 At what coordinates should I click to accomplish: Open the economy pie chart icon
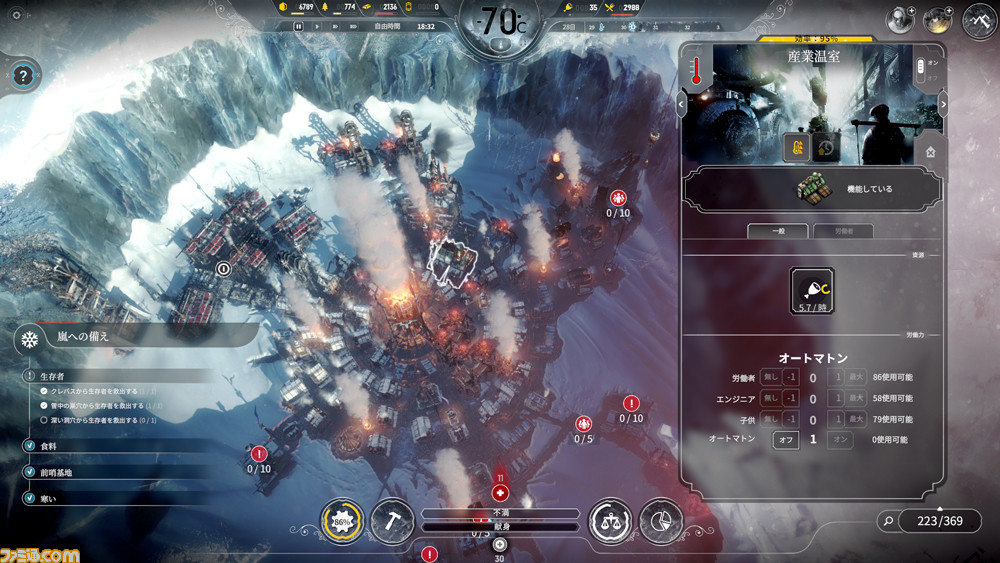[660, 520]
